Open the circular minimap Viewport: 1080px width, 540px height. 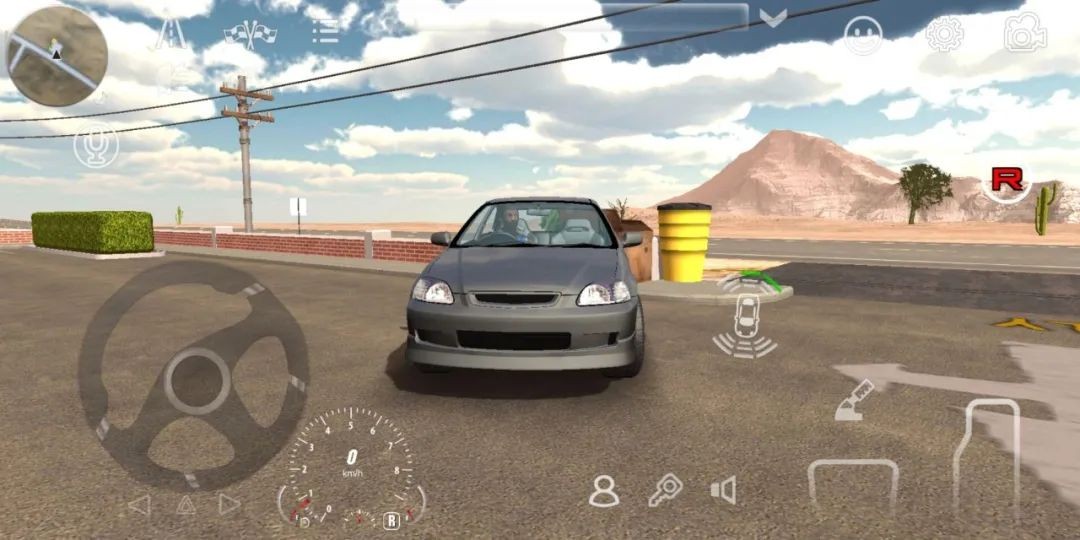click(56, 56)
